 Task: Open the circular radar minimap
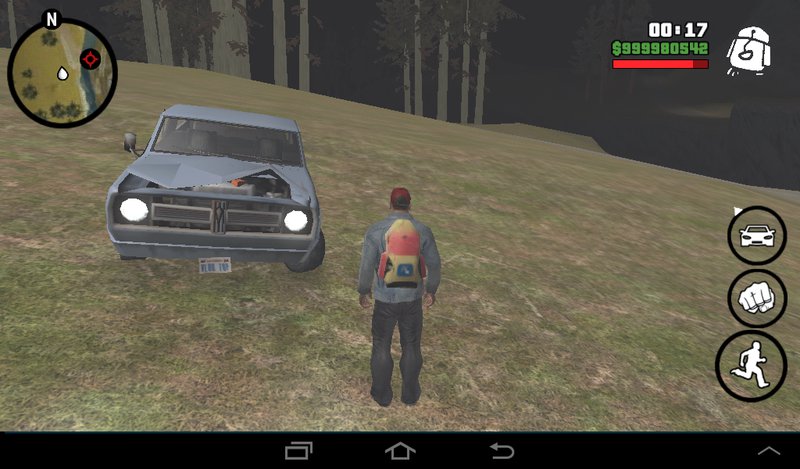[62, 72]
